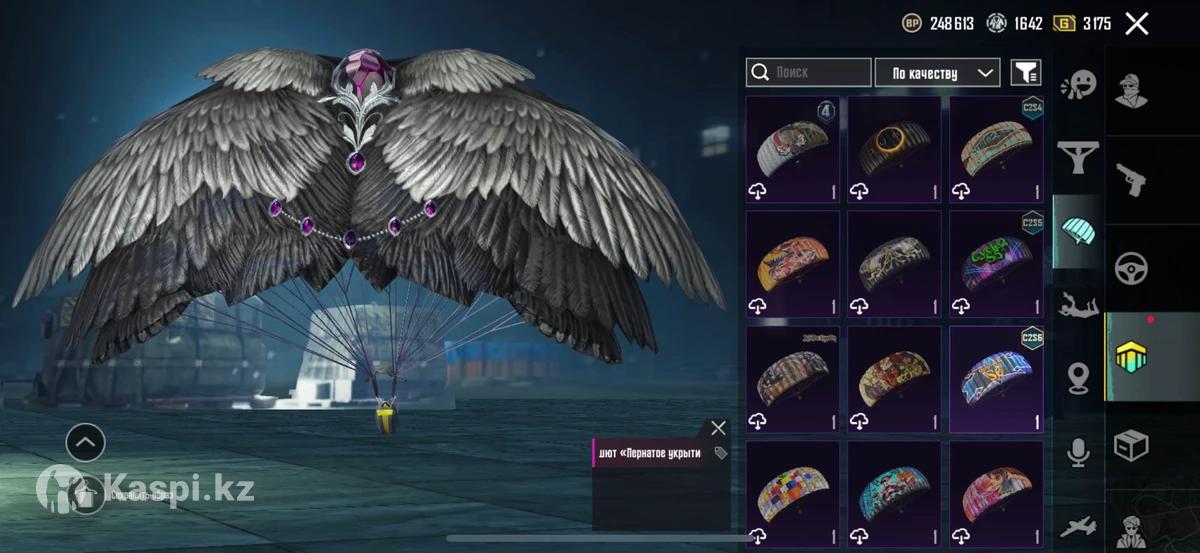1200x553 pixels.
Task: Open the crate box tab
Action: (x=1132, y=445)
